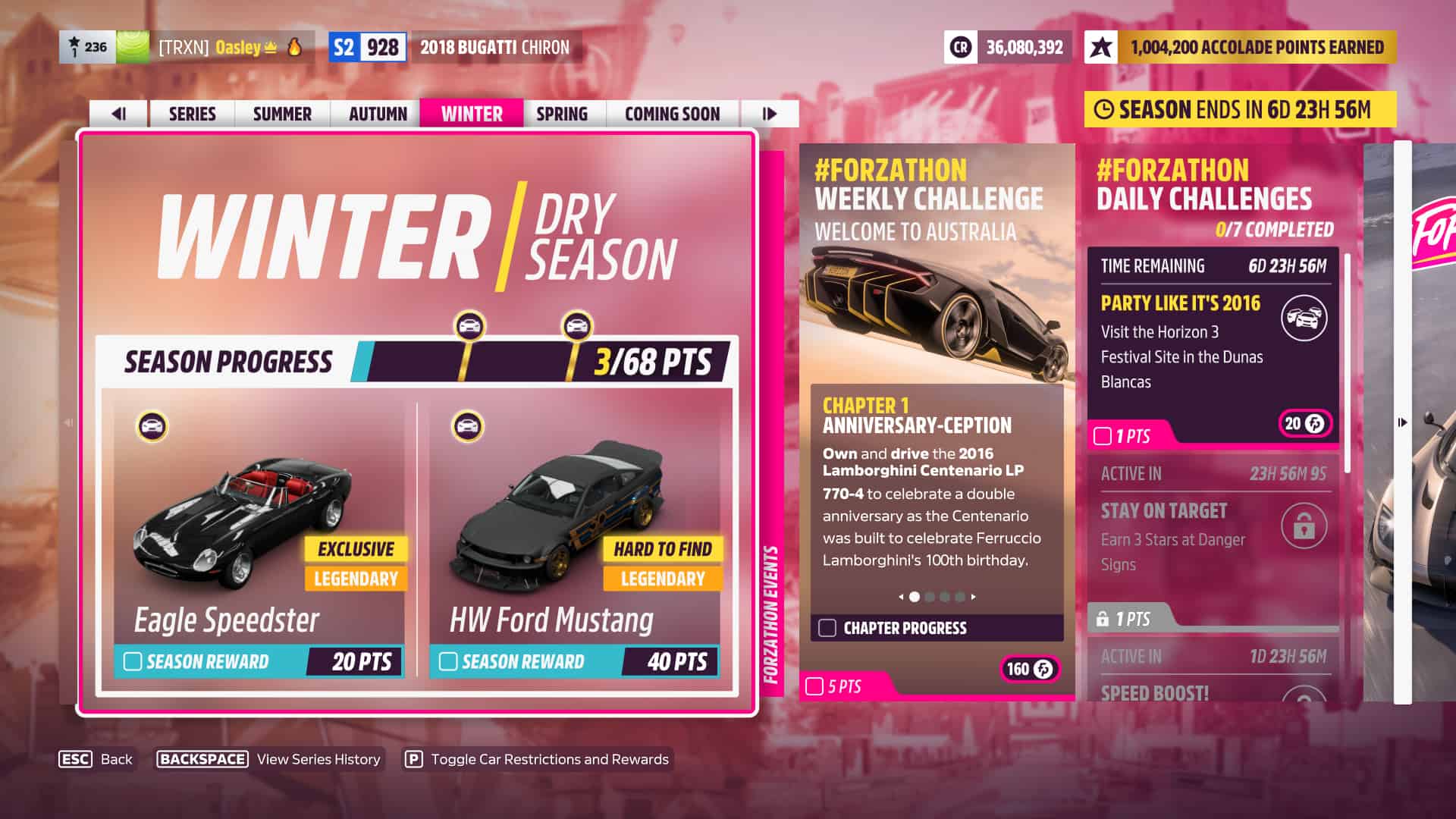
Task: Click the left arrow before the Series tab
Action: point(118,114)
